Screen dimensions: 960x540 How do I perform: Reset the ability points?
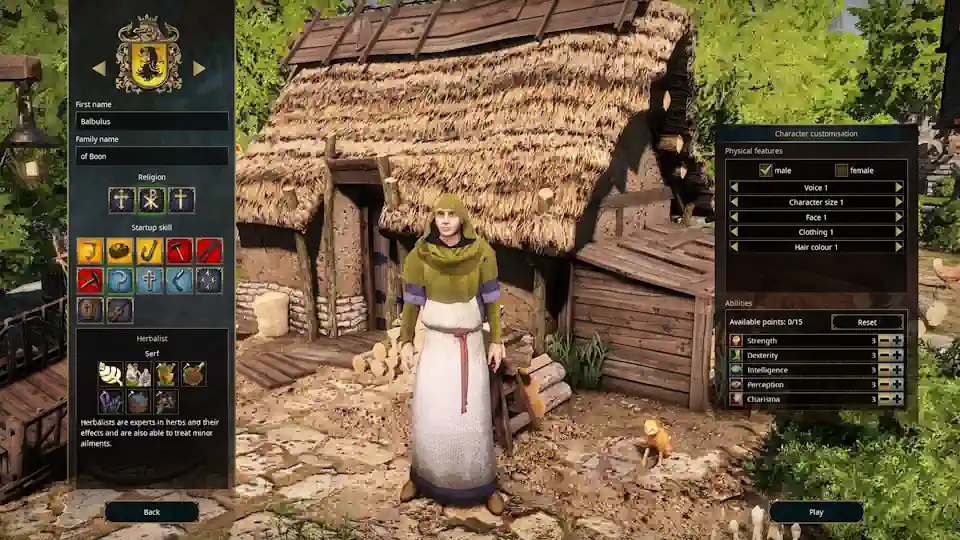867,322
